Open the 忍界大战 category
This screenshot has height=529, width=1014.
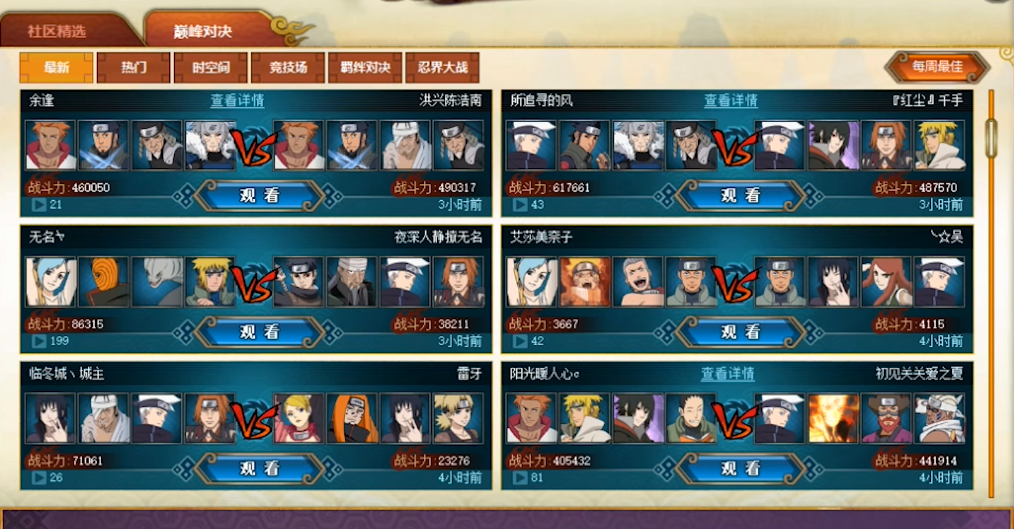click(441, 67)
